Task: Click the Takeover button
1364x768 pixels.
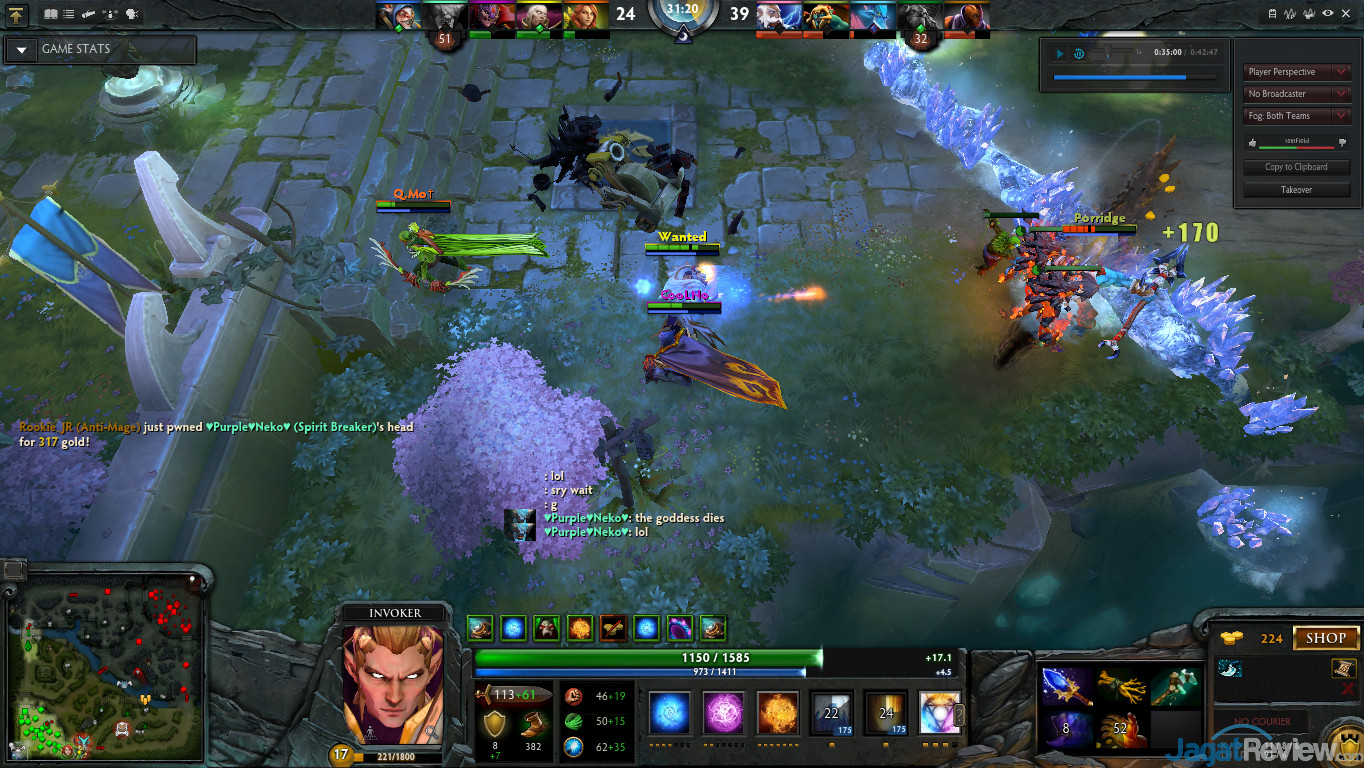Action: click(x=1296, y=189)
